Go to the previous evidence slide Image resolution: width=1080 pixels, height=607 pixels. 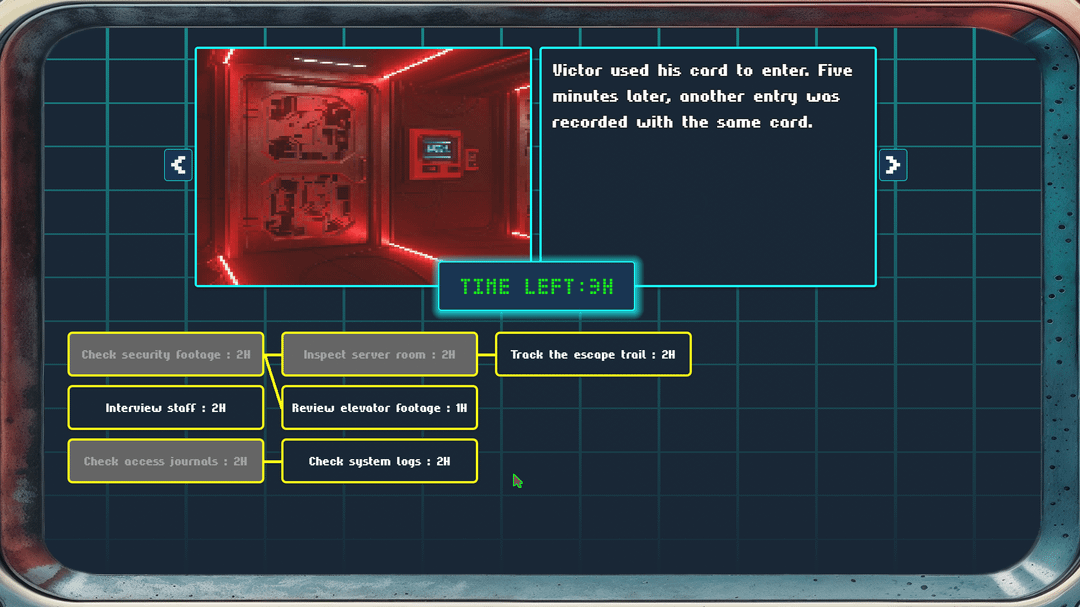coord(178,165)
